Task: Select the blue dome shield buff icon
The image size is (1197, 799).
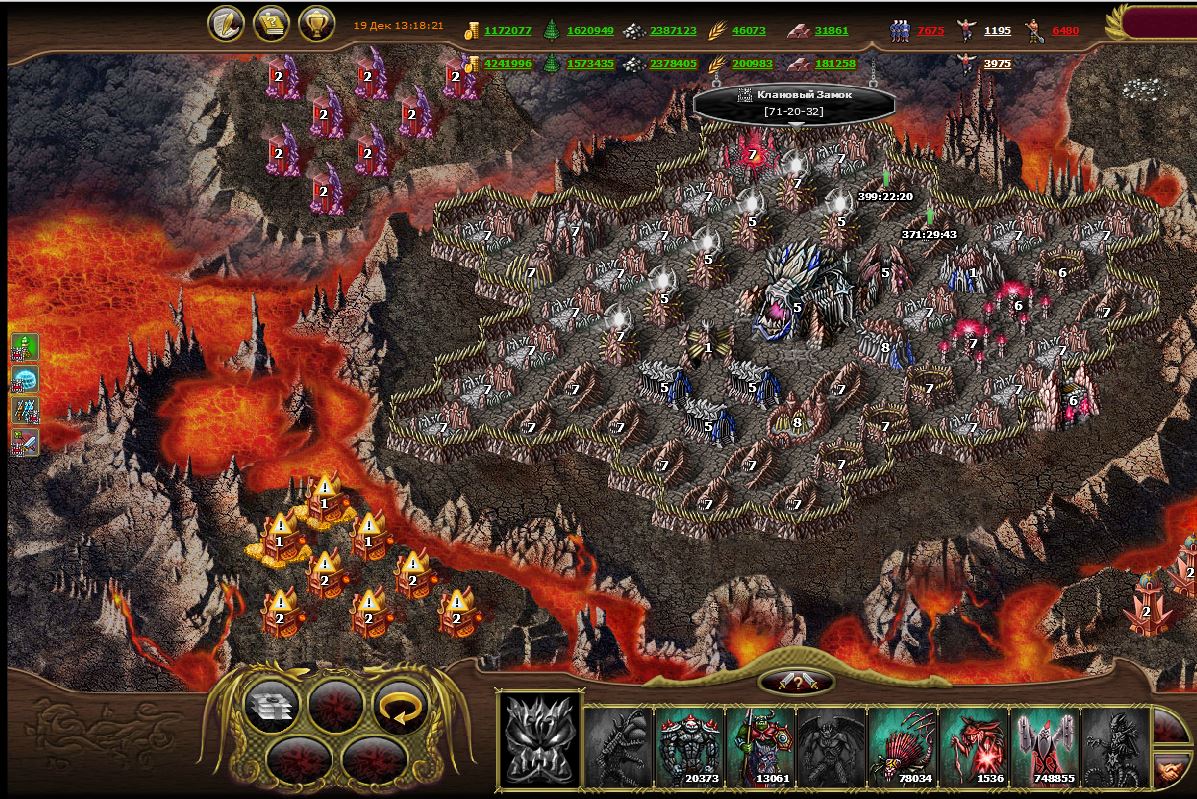Action: click(24, 379)
